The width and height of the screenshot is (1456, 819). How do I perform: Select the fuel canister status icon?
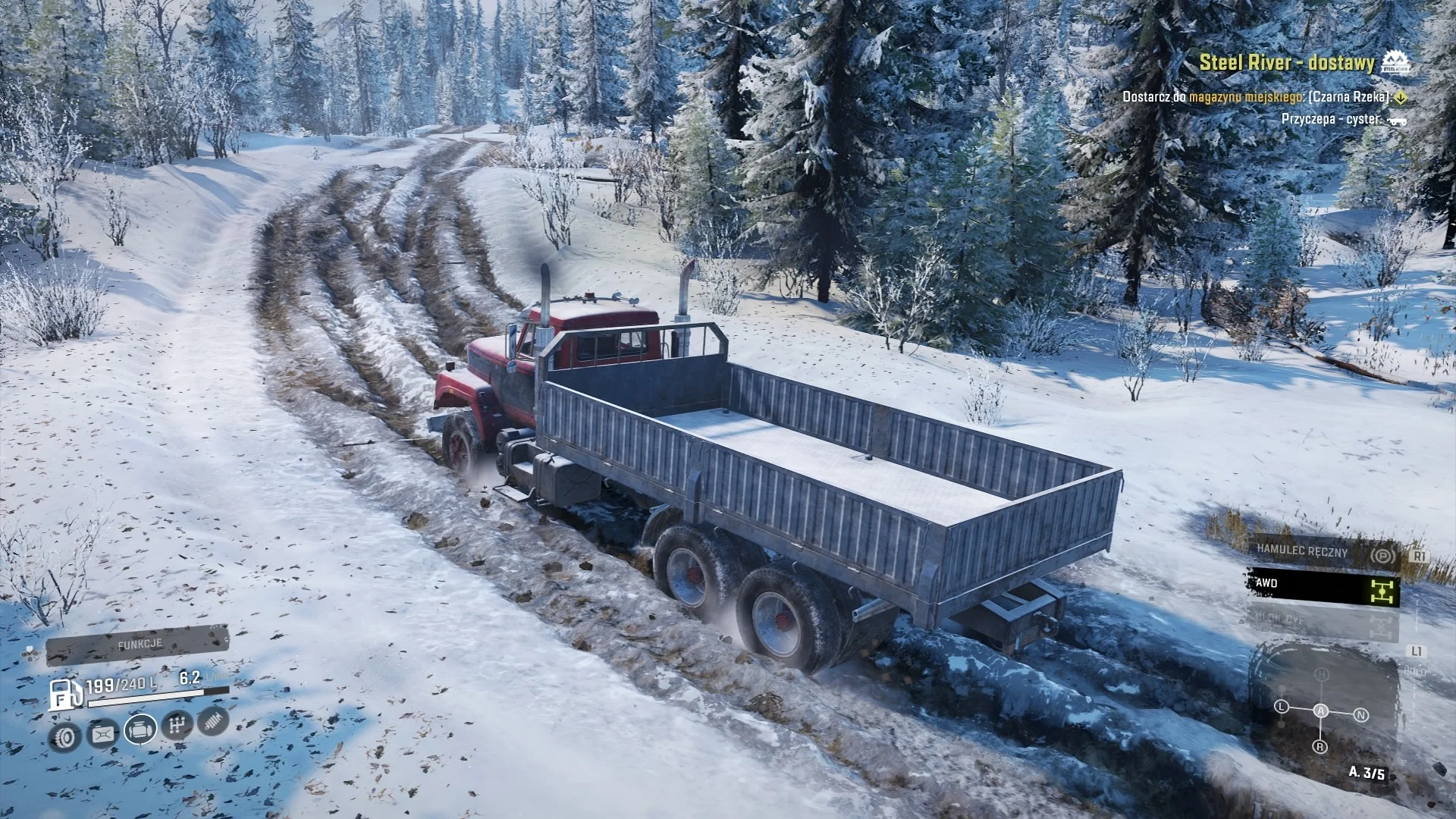tap(102, 733)
